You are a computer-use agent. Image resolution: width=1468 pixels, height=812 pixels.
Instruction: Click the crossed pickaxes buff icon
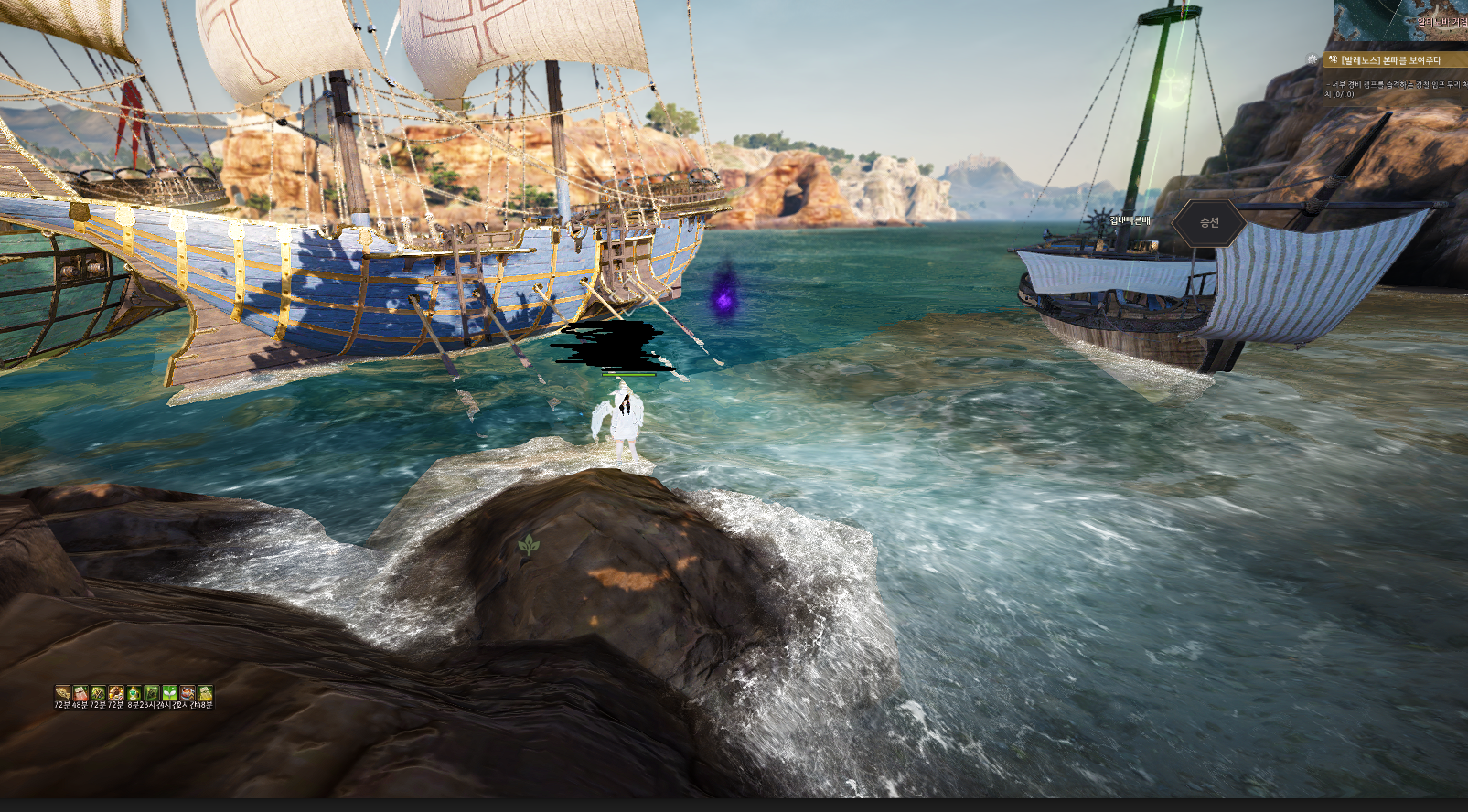coord(98,693)
